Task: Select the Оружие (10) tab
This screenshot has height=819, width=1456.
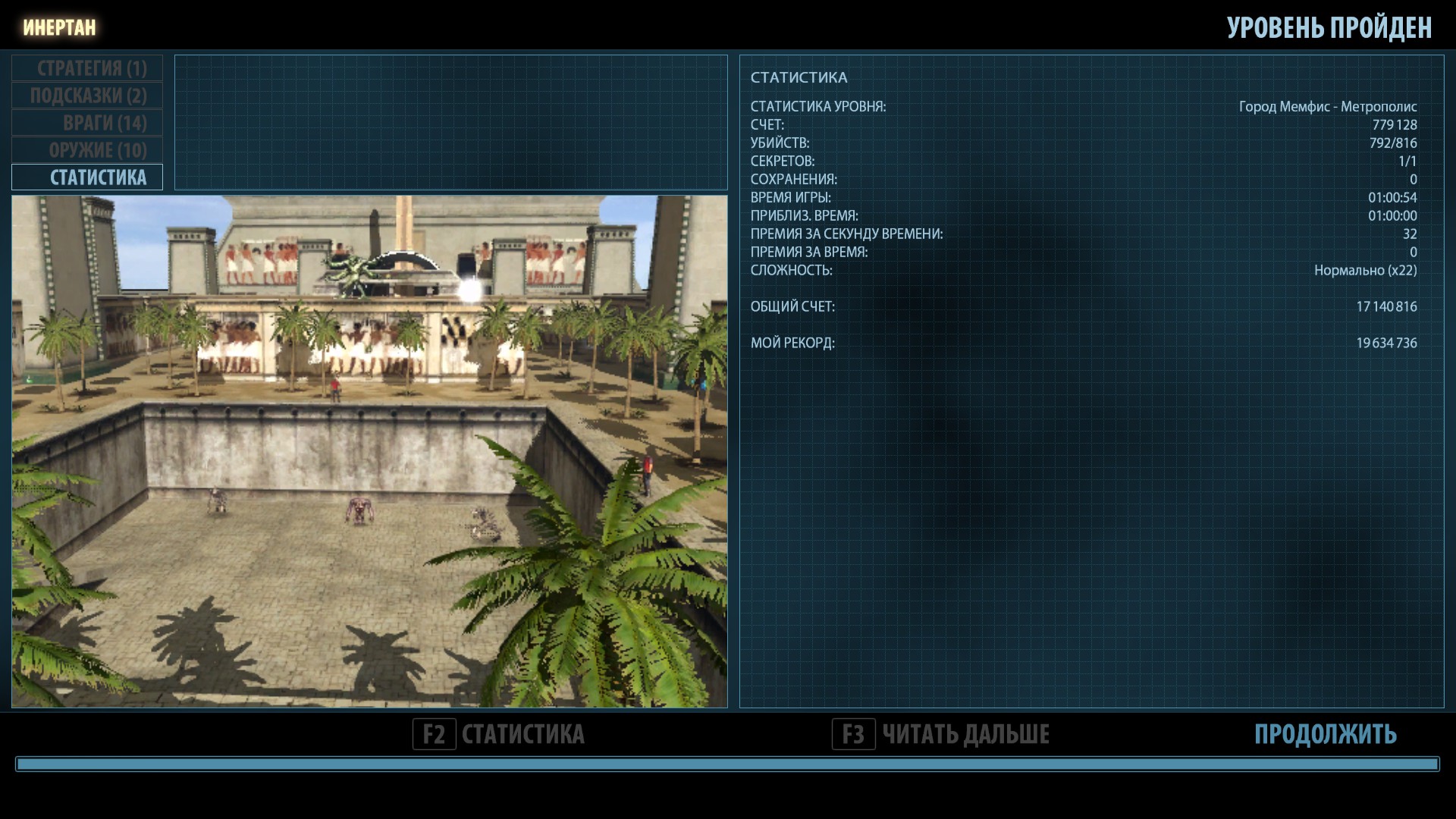Action: pos(87,150)
